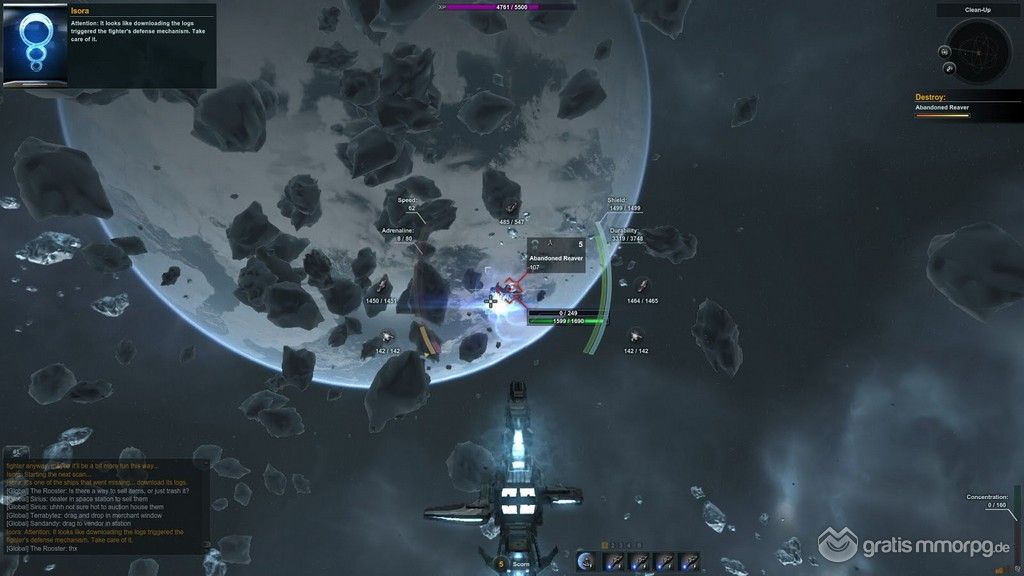This screenshot has height=576, width=1024.
Task: Select the Abandoned Reaver target info panel
Action: (556, 256)
